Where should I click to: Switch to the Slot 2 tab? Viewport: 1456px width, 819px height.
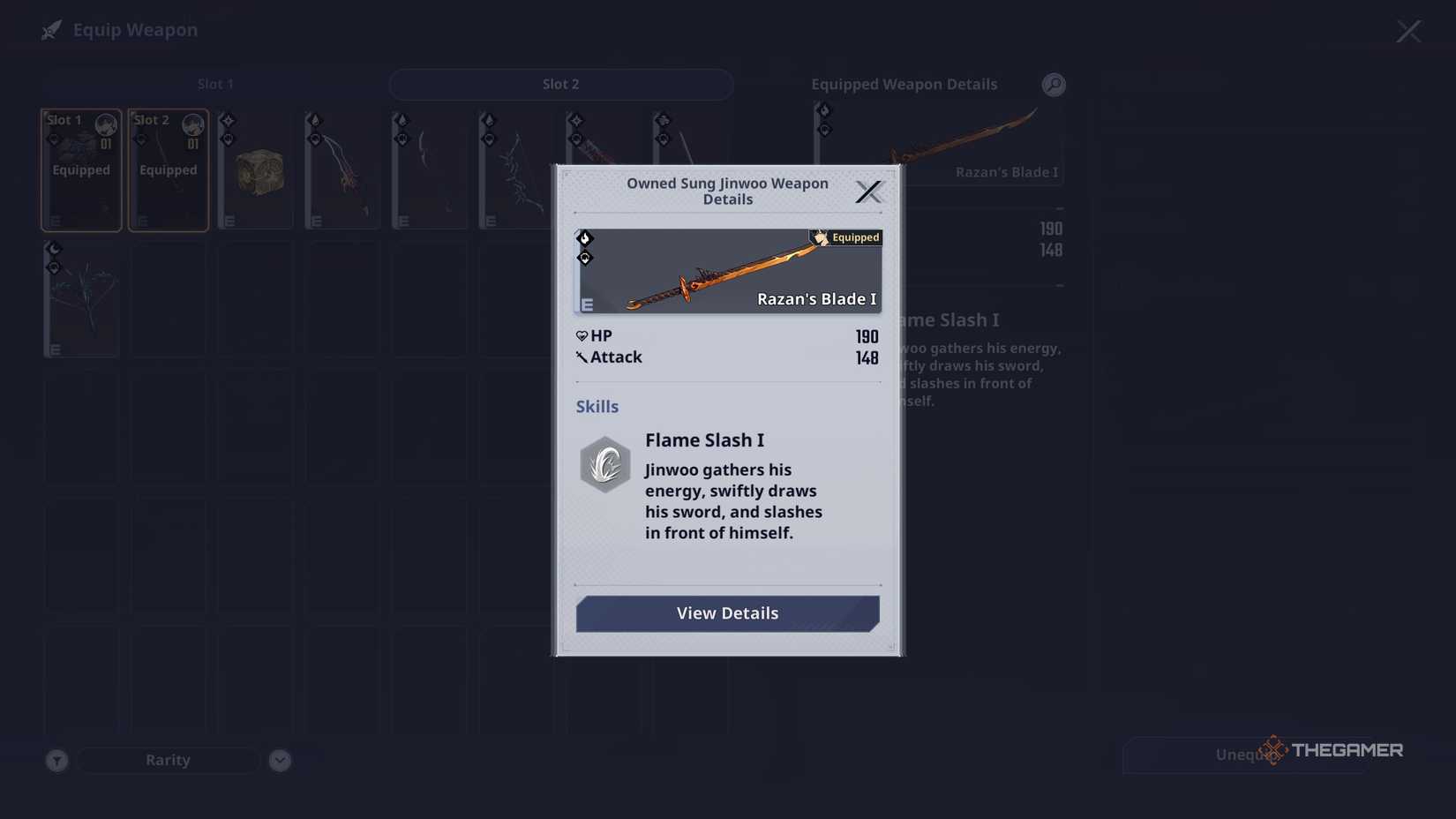(x=560, y=84)
